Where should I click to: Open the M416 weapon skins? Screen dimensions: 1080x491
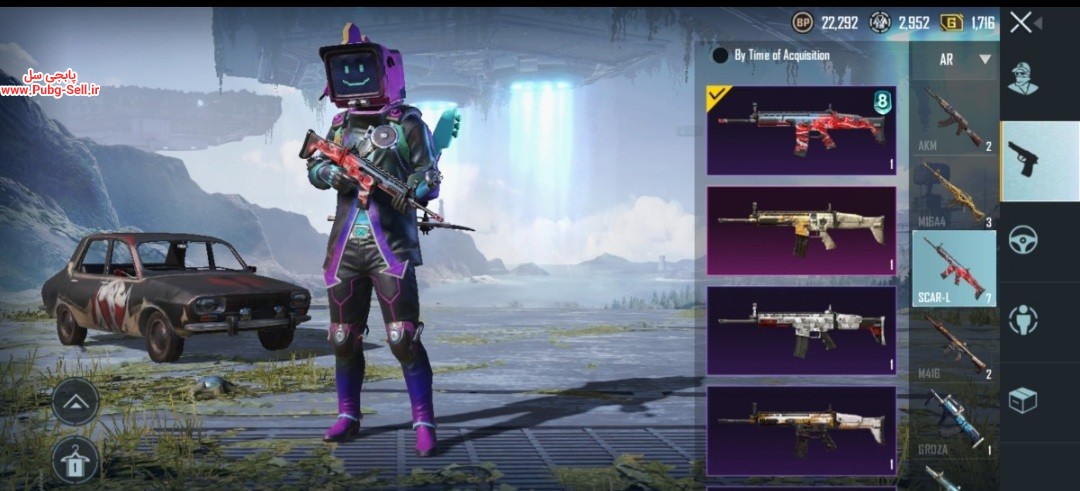coord(954,346)
